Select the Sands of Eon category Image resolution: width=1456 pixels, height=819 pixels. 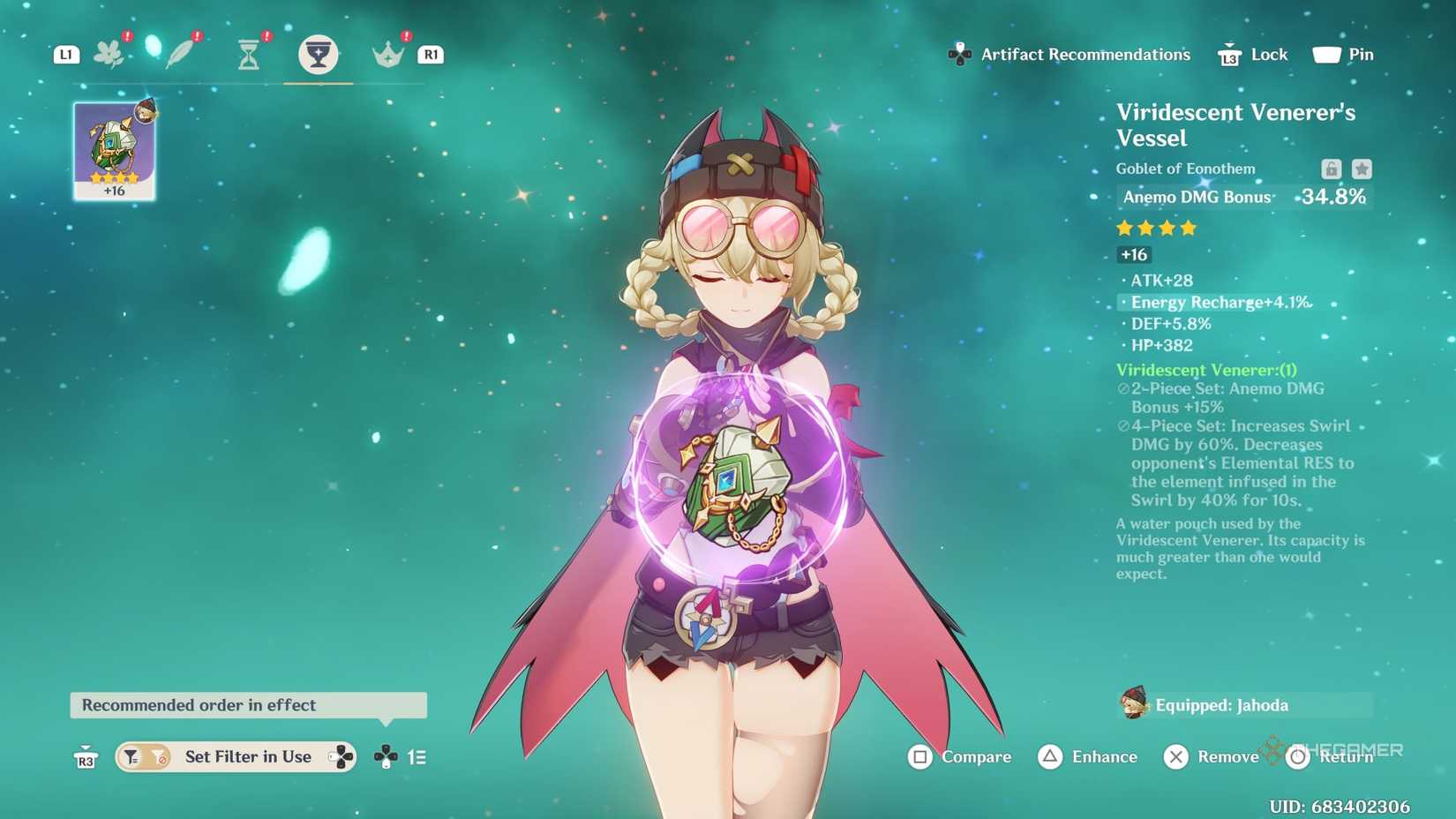248,51
